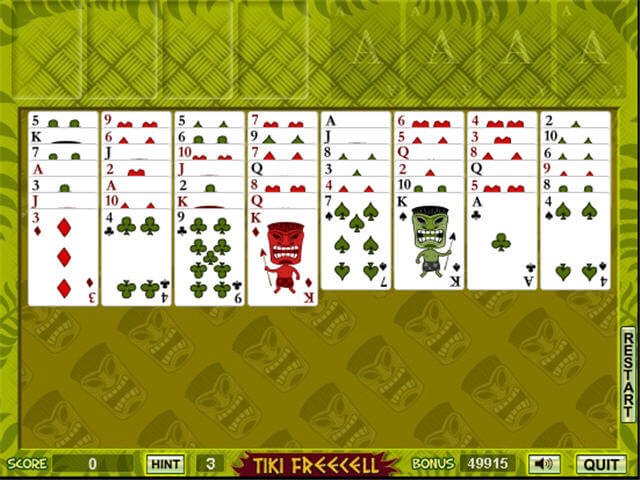Select the 7 of spades card
The width and height of the screenshot is (640, 480).
pos(356,243)
